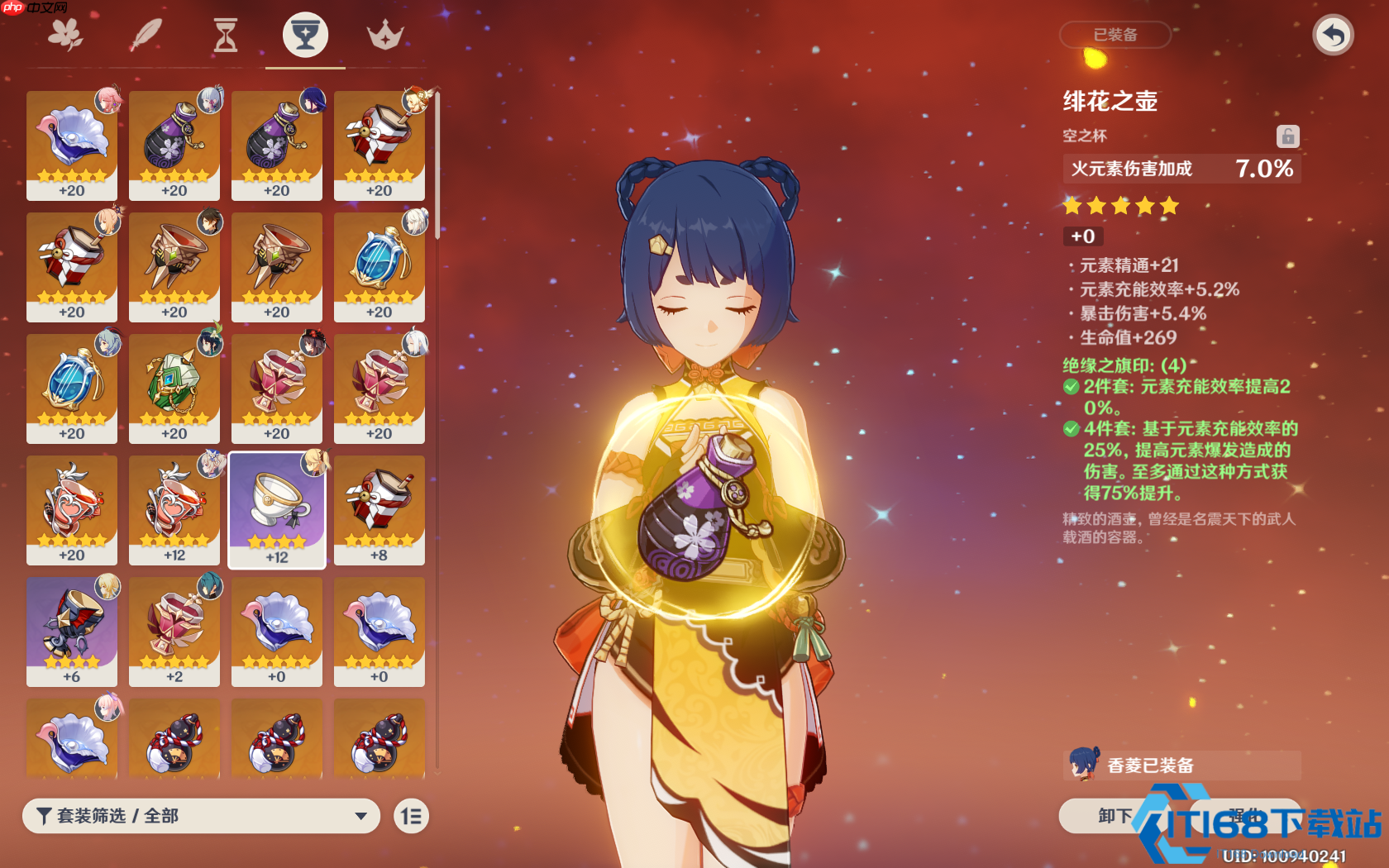Pick the green jeweled goblet +20
Screen dimensions: 1389x868
(174, 388)
